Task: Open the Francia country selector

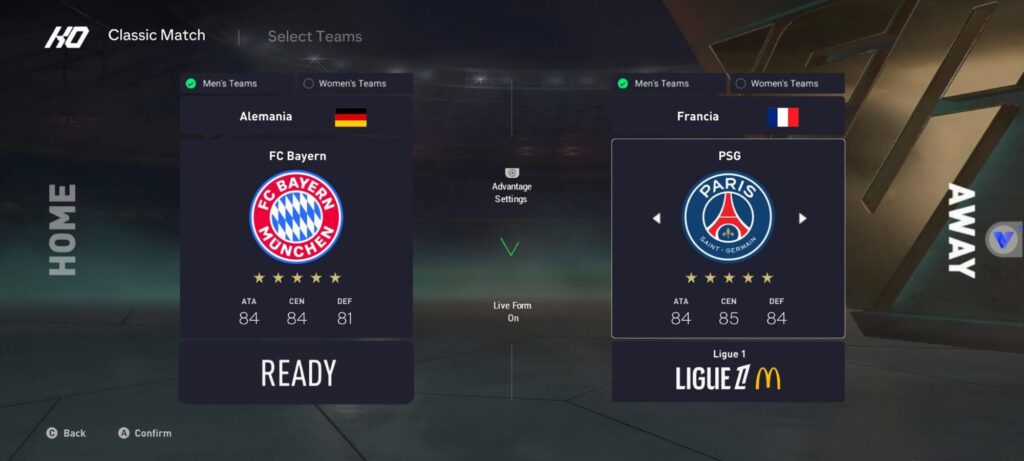Action: pyautogui.click(x=728, y=117)
